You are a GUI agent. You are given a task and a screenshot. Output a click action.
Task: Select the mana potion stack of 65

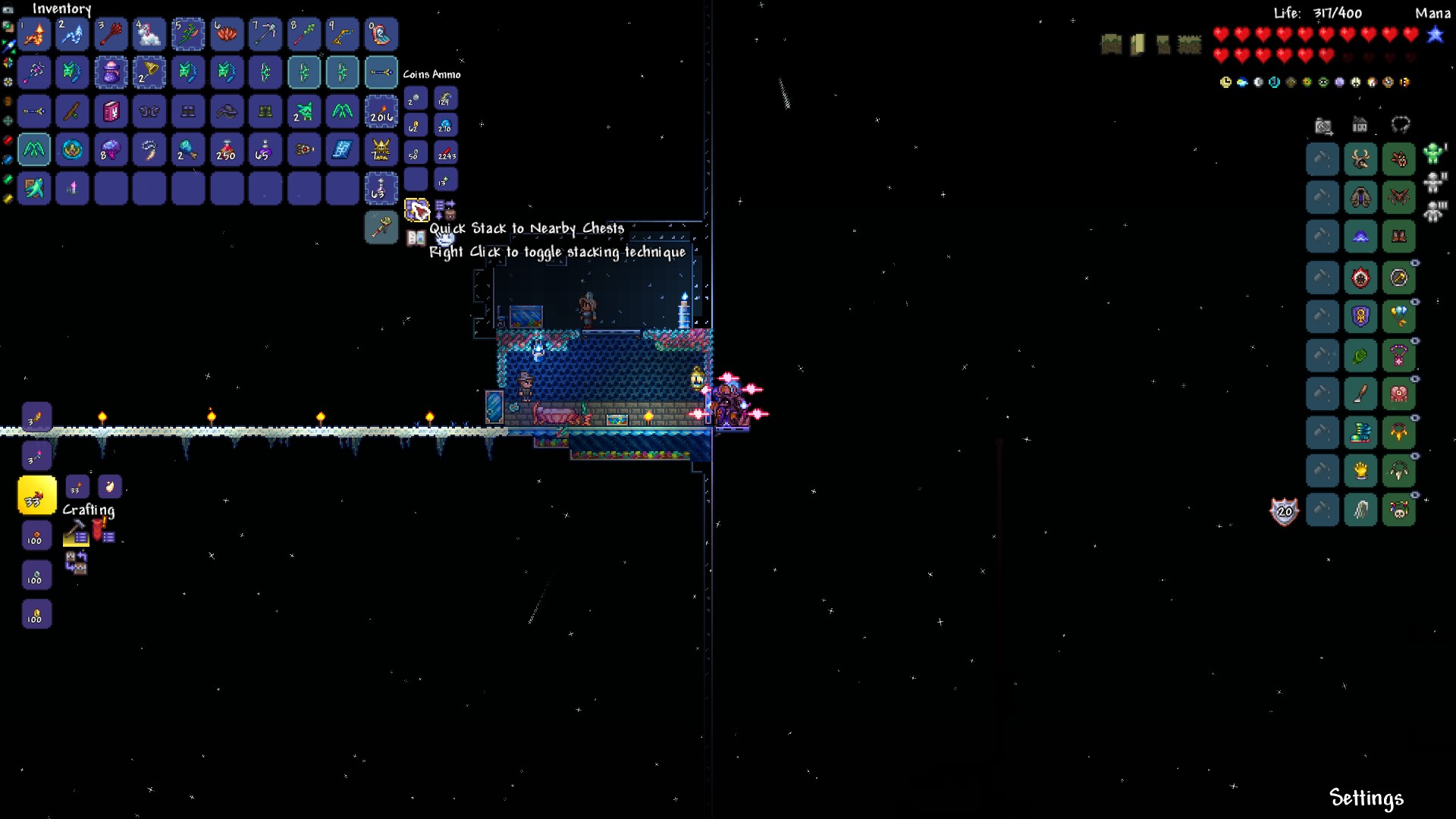click(265, 150)
